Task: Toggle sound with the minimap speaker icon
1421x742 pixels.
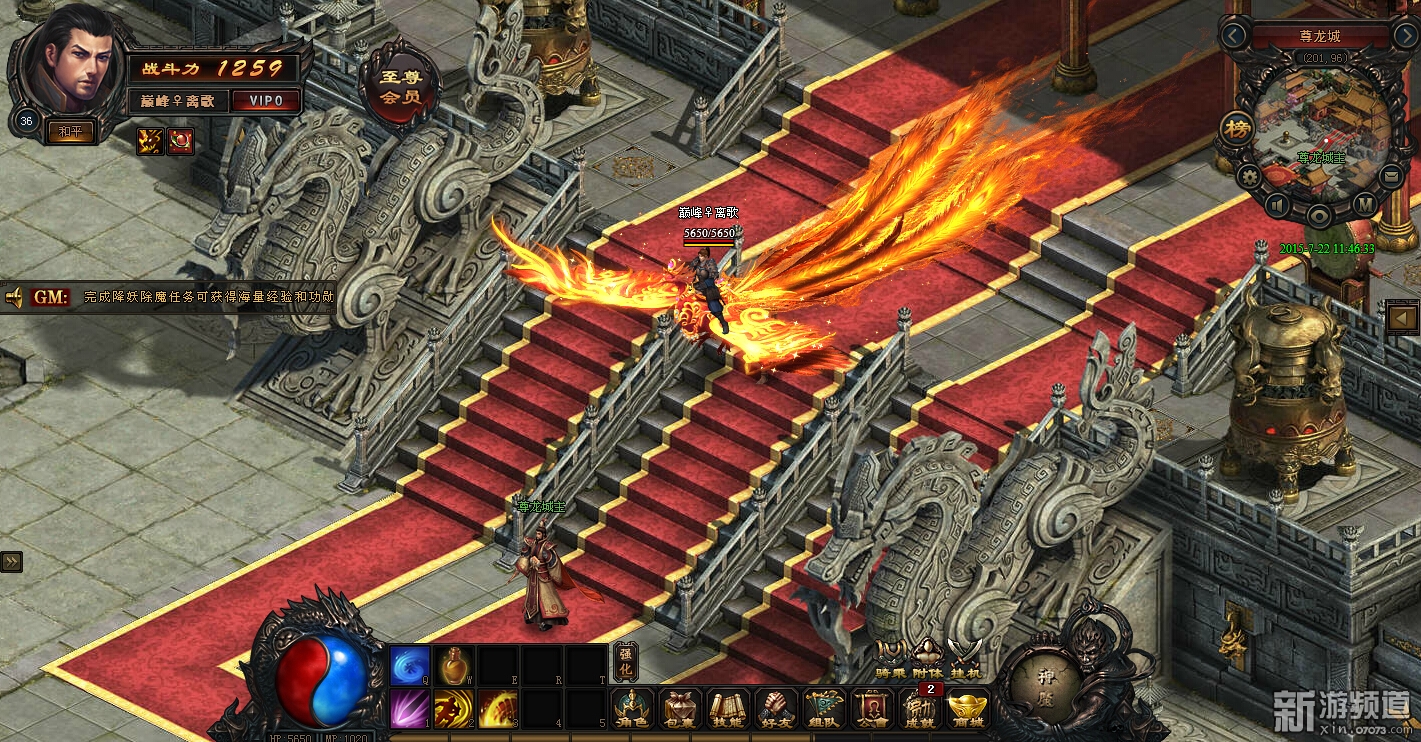Action: pos(1277,205)
